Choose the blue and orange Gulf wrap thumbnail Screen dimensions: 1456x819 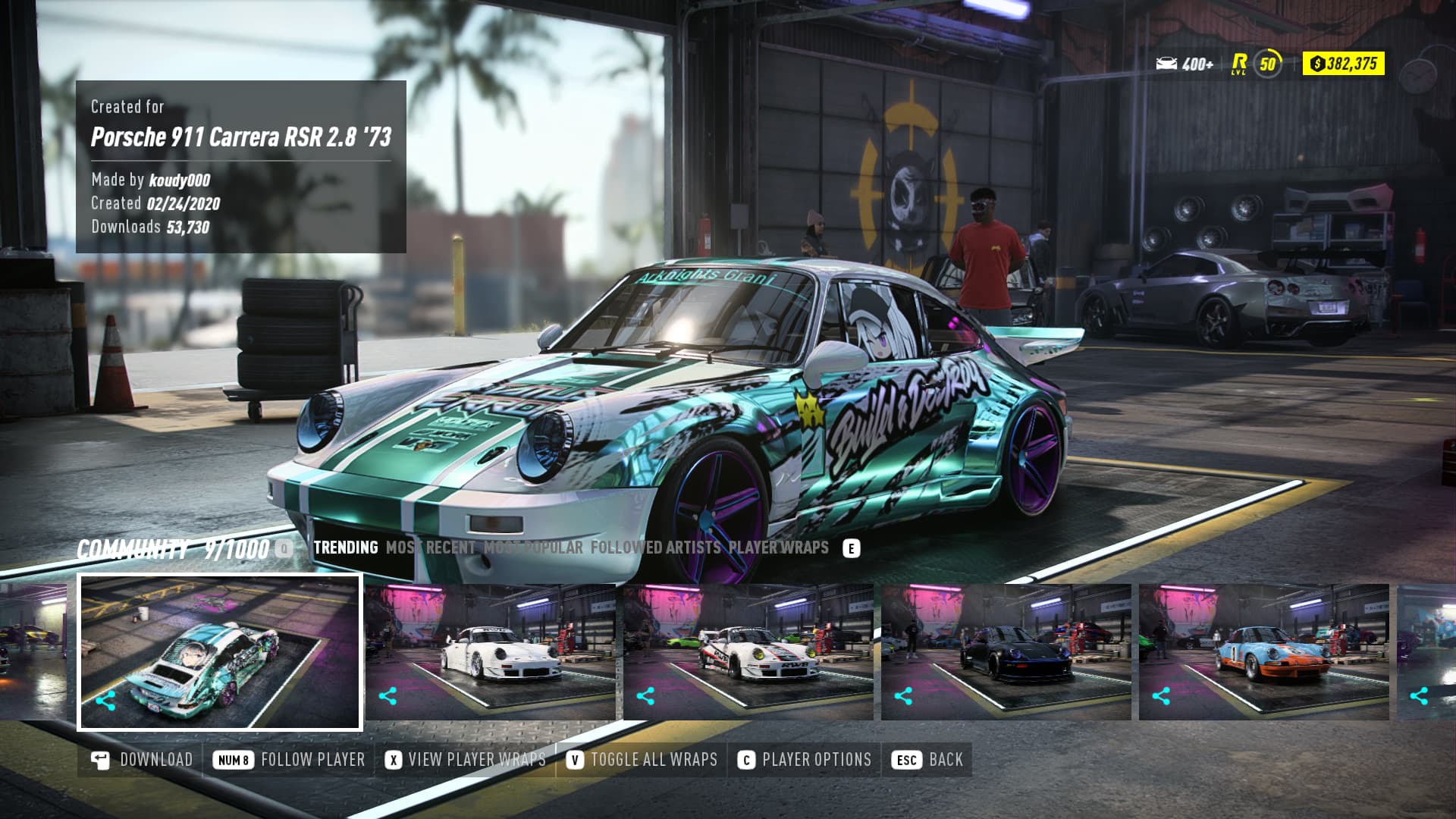[x=1264, y=652]
